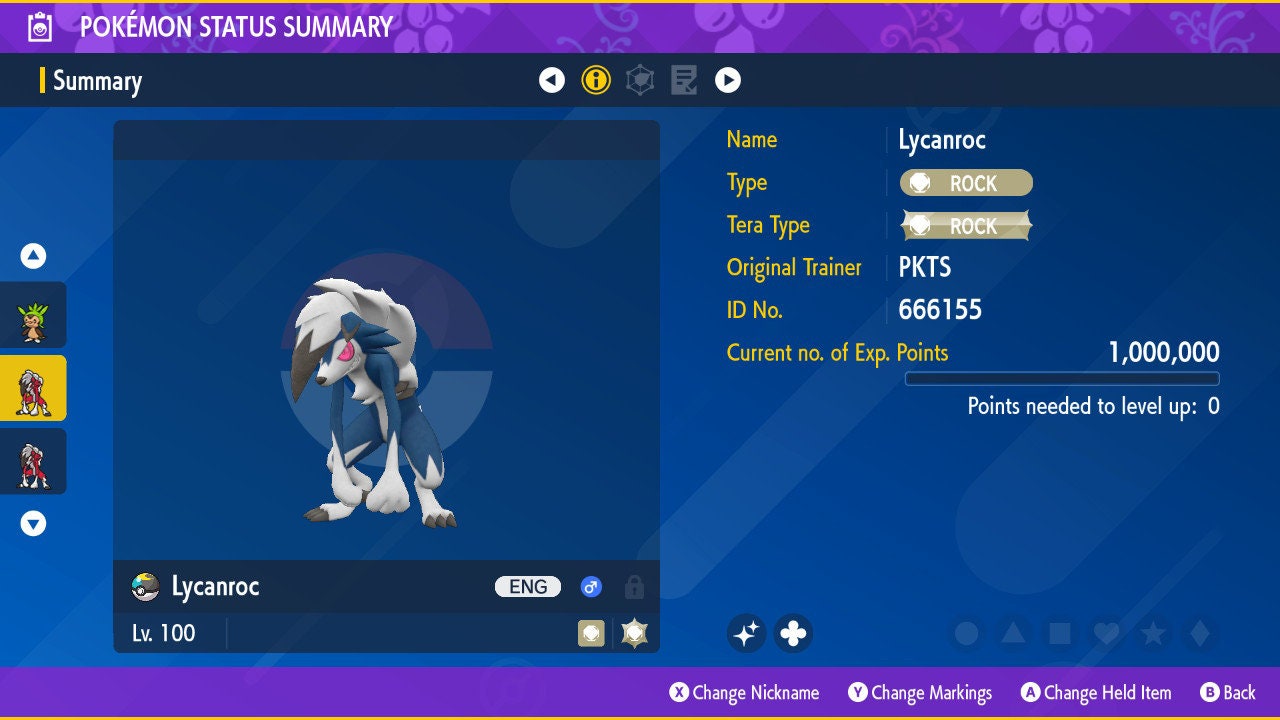Go to the previous summary page arrow
The image size is (1280, 720).
click(x=552, y=80)
